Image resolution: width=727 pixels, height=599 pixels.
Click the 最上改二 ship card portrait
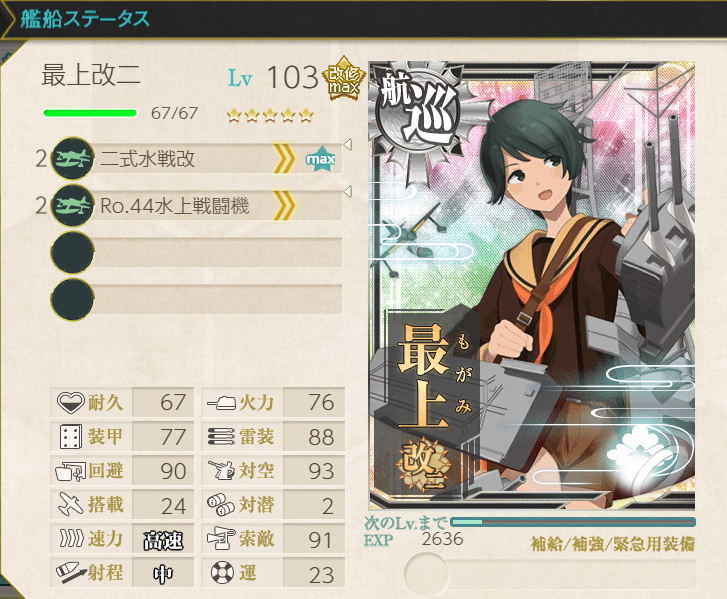click(x=532, y=285)
